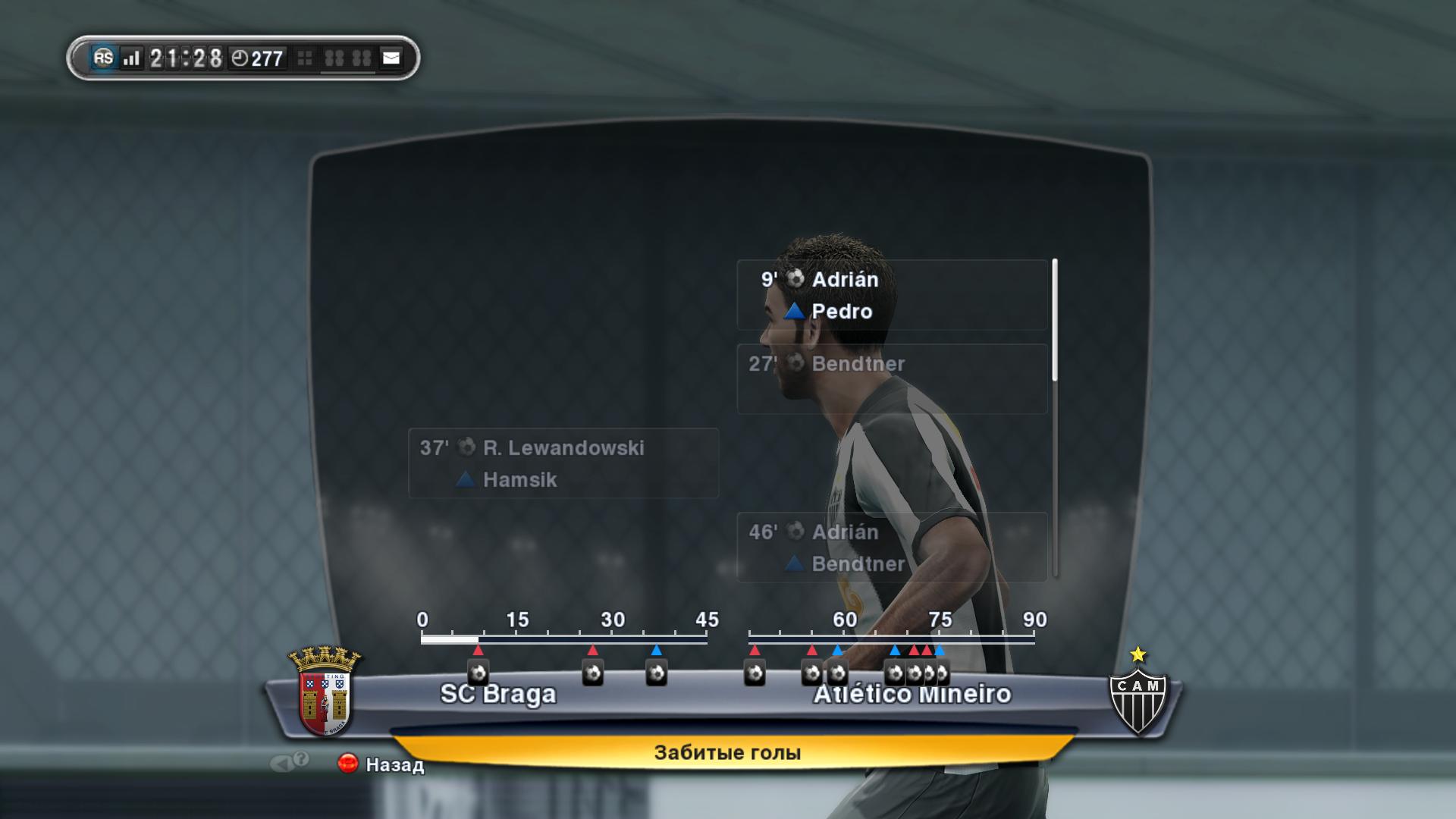This screenshot has height=819, width=1456.
Task: Click the first goal ball marker on timeline
Action: coord(478,673)
